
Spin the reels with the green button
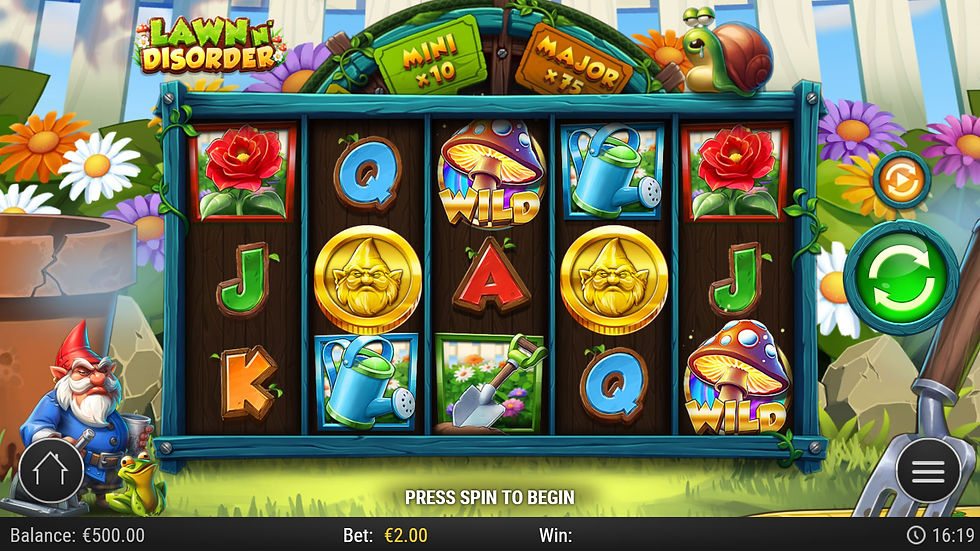900,277
